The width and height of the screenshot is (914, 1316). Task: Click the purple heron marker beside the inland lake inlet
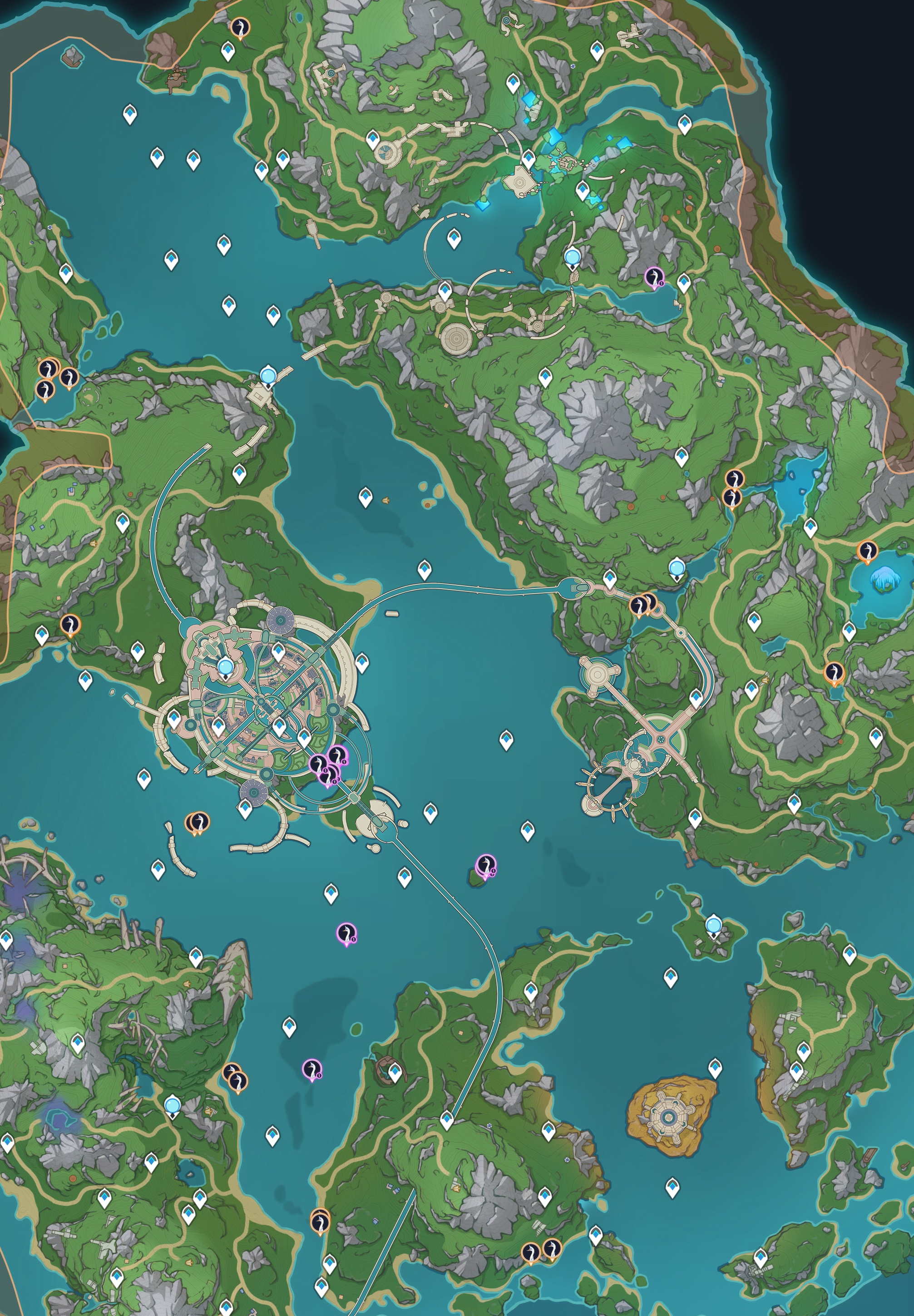pos(653,277)
